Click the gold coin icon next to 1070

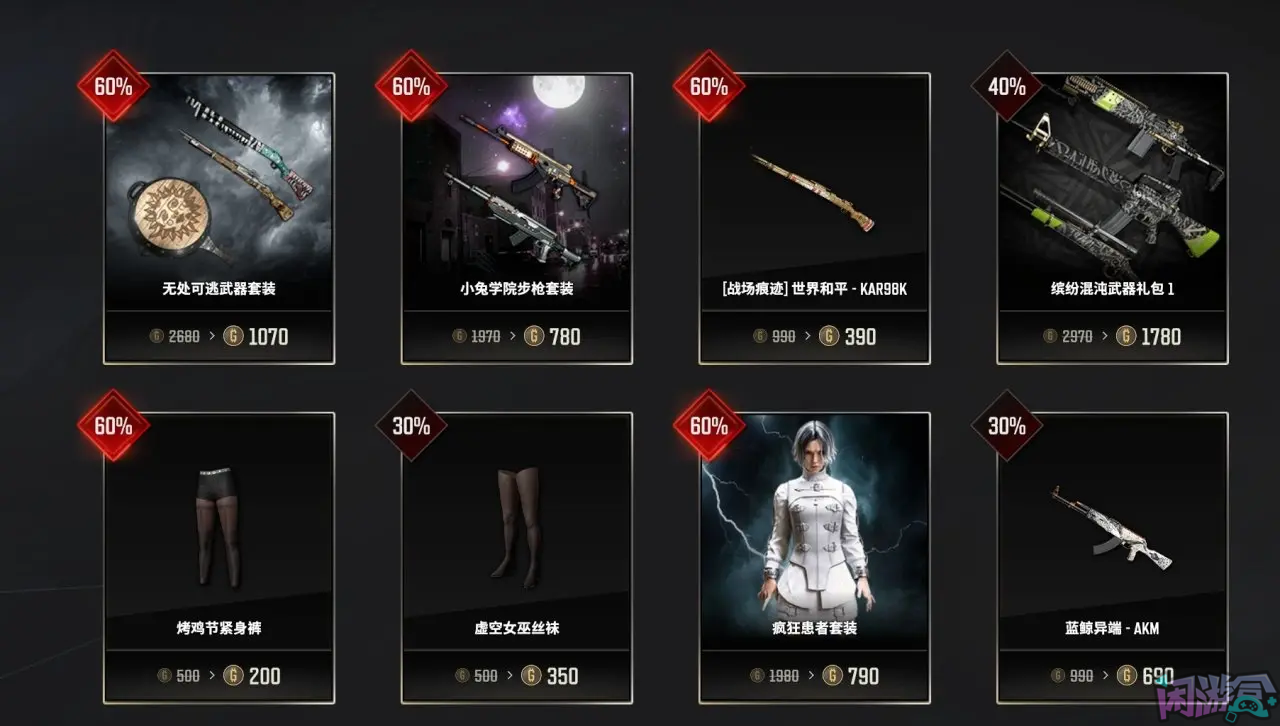pyautogui.click(x=233, y=336)
